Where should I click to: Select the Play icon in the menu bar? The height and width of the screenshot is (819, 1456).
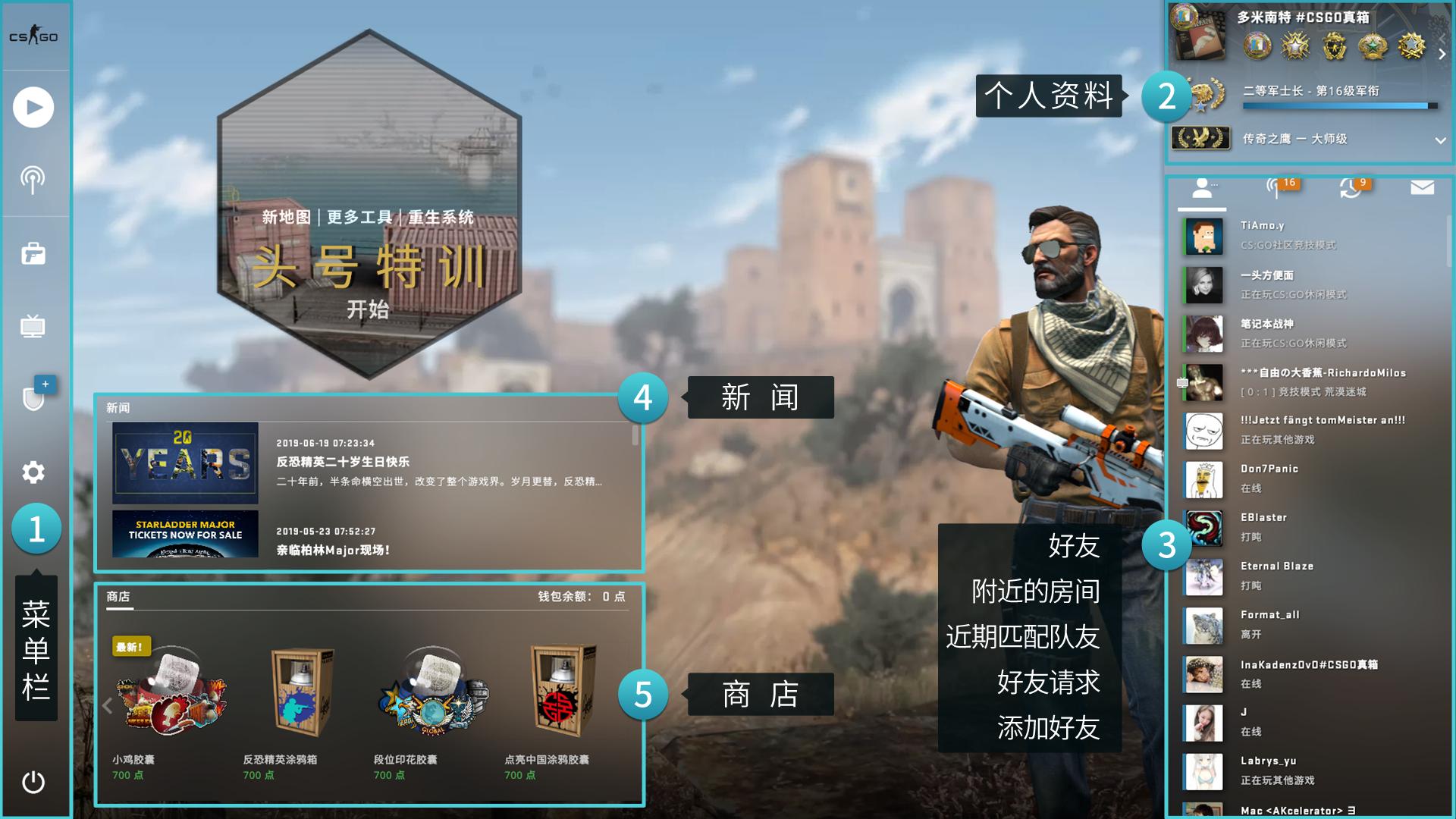pos(33,107)
